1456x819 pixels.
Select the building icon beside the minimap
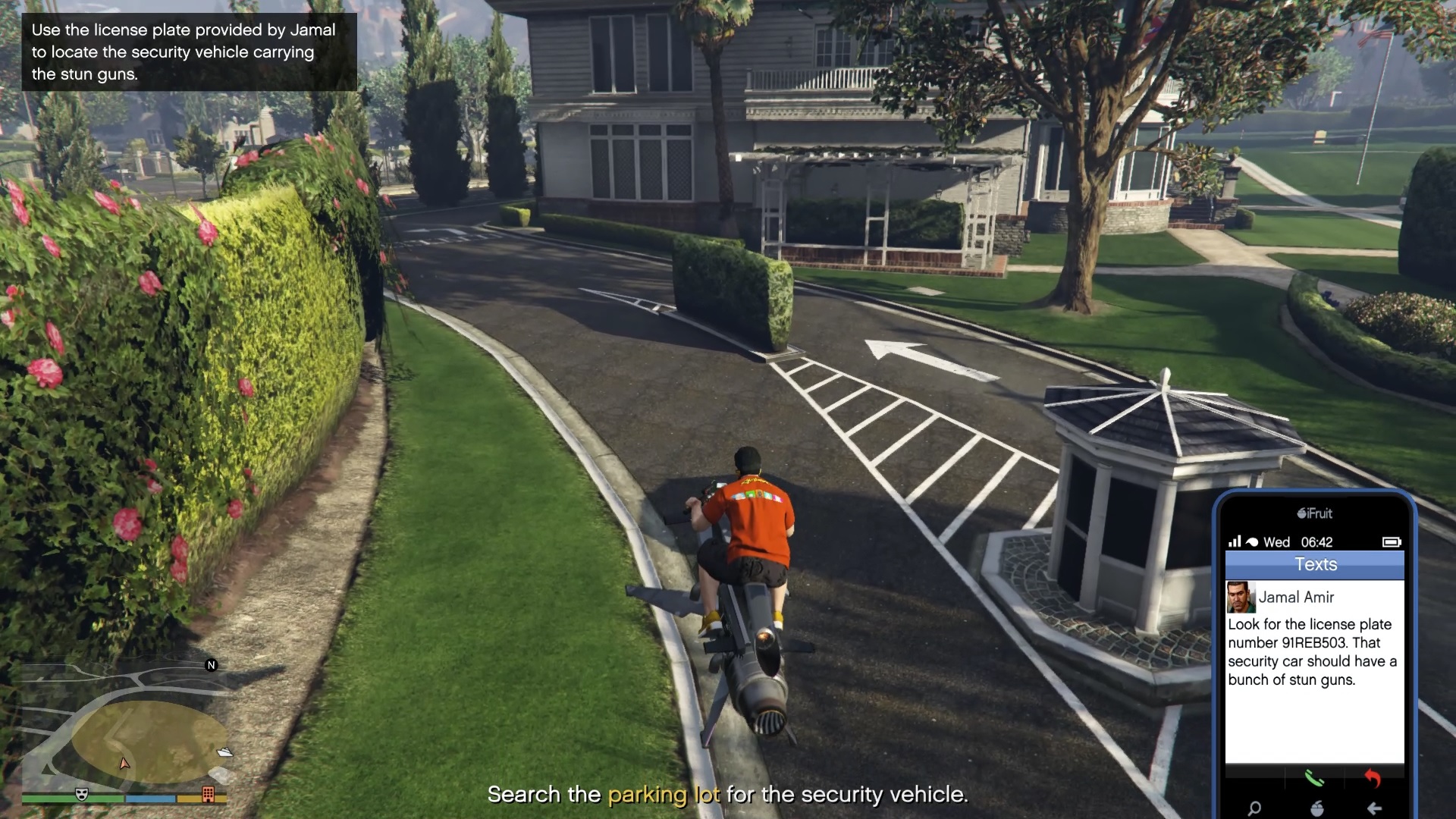[208, 795]
